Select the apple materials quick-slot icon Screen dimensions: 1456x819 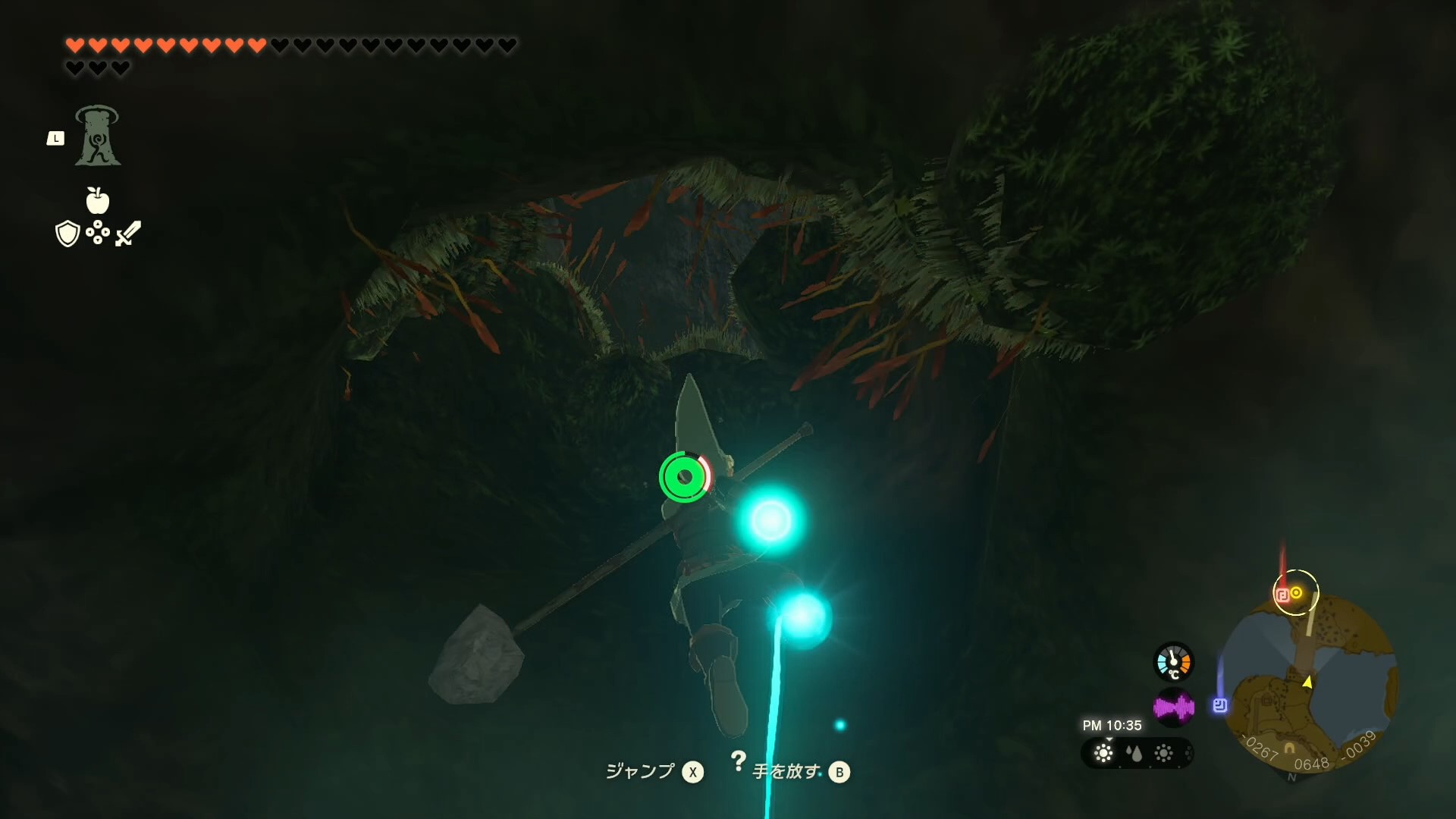click(98, 200)
